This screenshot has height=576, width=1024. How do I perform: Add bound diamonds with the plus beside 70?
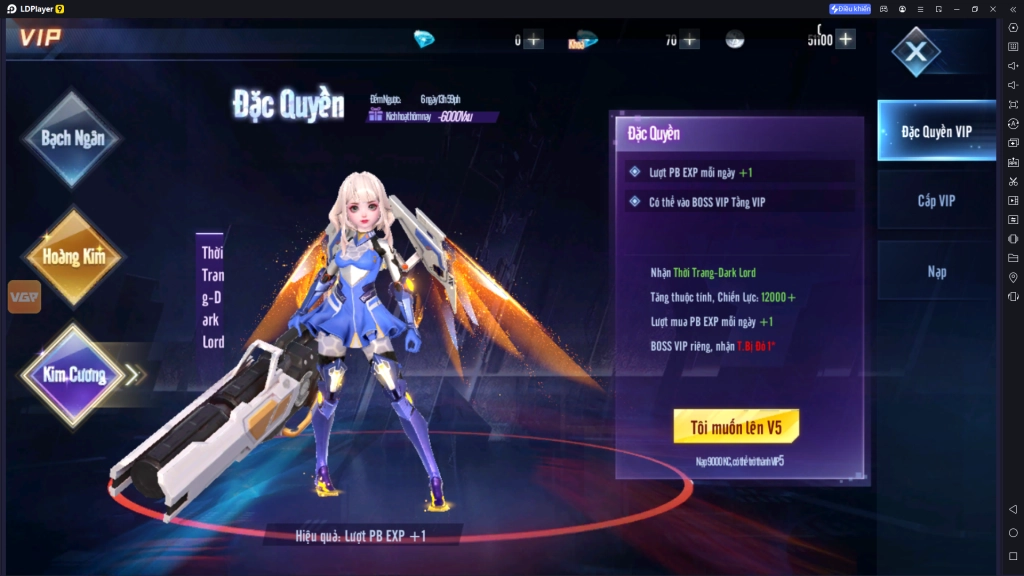pos(689,40)
